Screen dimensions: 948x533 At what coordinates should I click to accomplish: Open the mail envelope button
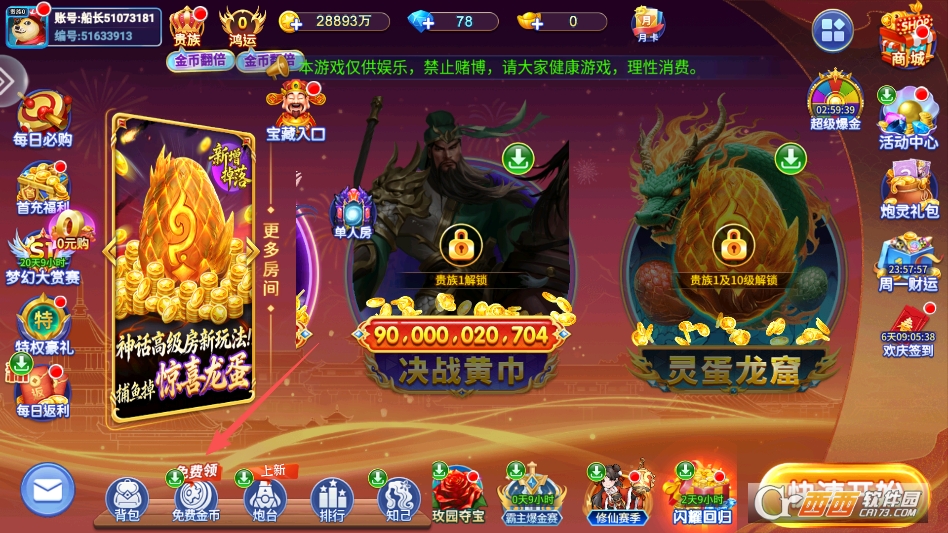click(x=48, y=490)
